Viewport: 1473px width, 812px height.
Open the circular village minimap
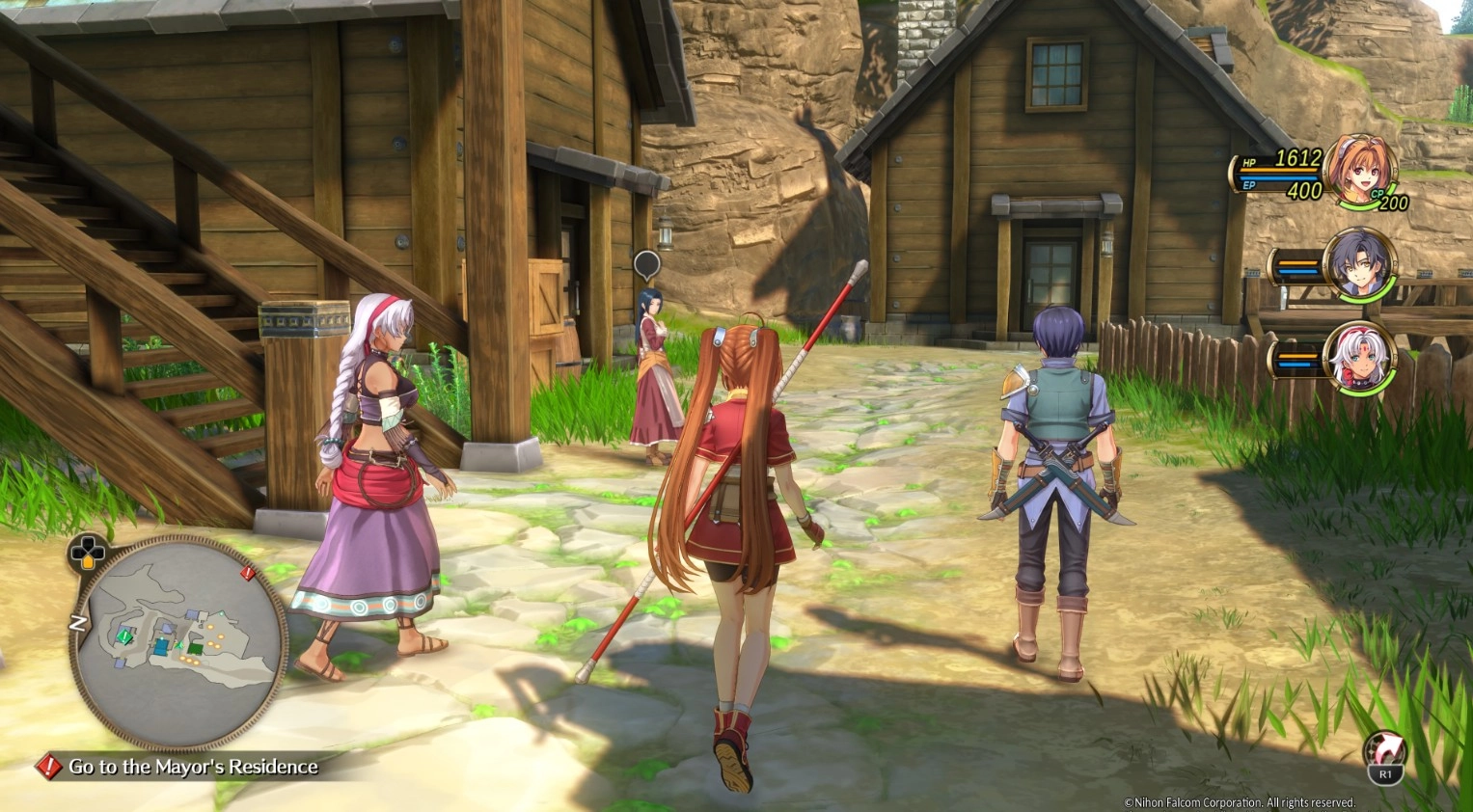click(x=178, y=641)
